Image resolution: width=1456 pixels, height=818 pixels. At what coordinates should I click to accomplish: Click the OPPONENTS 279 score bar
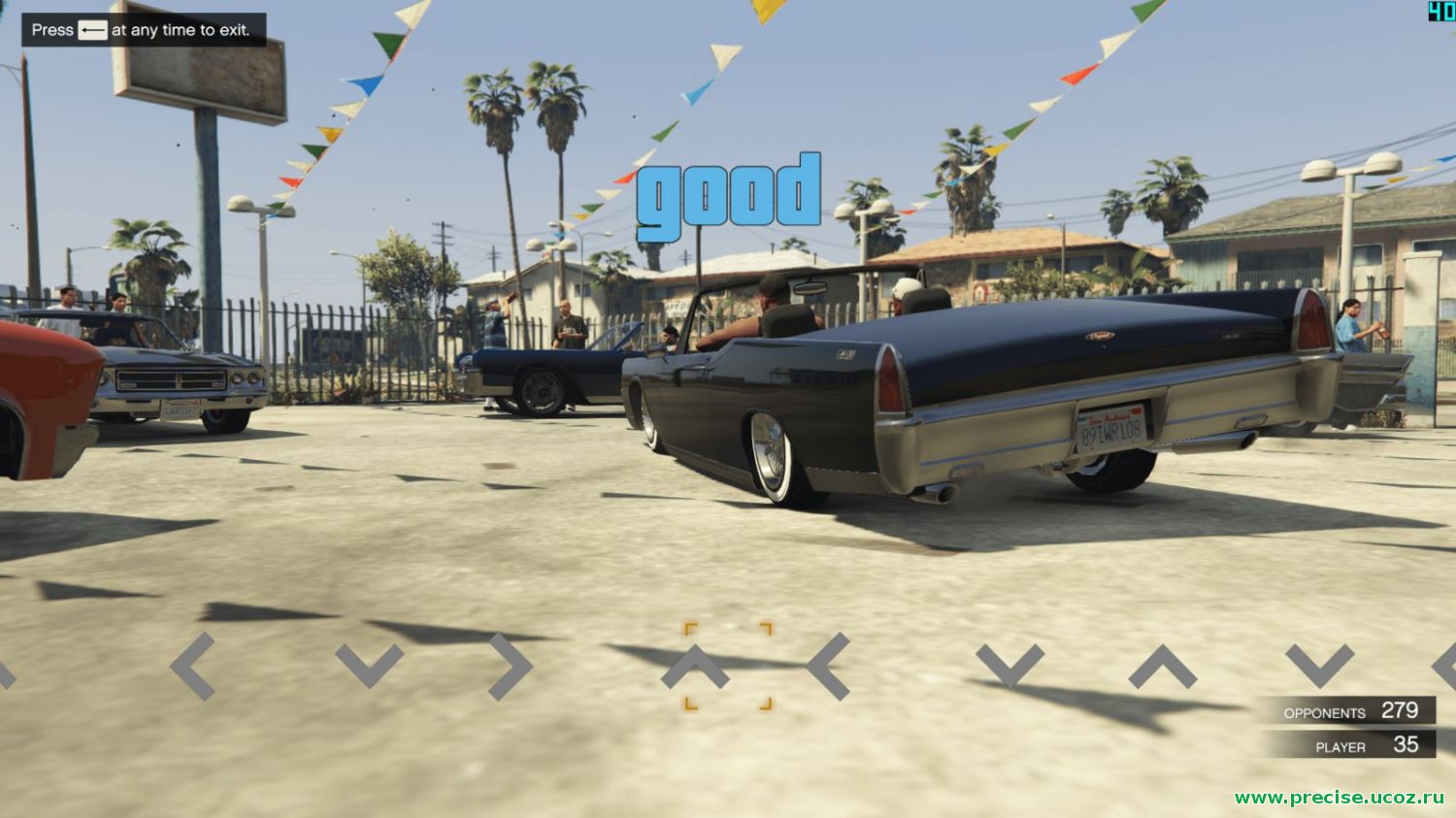coord(1354,711)
